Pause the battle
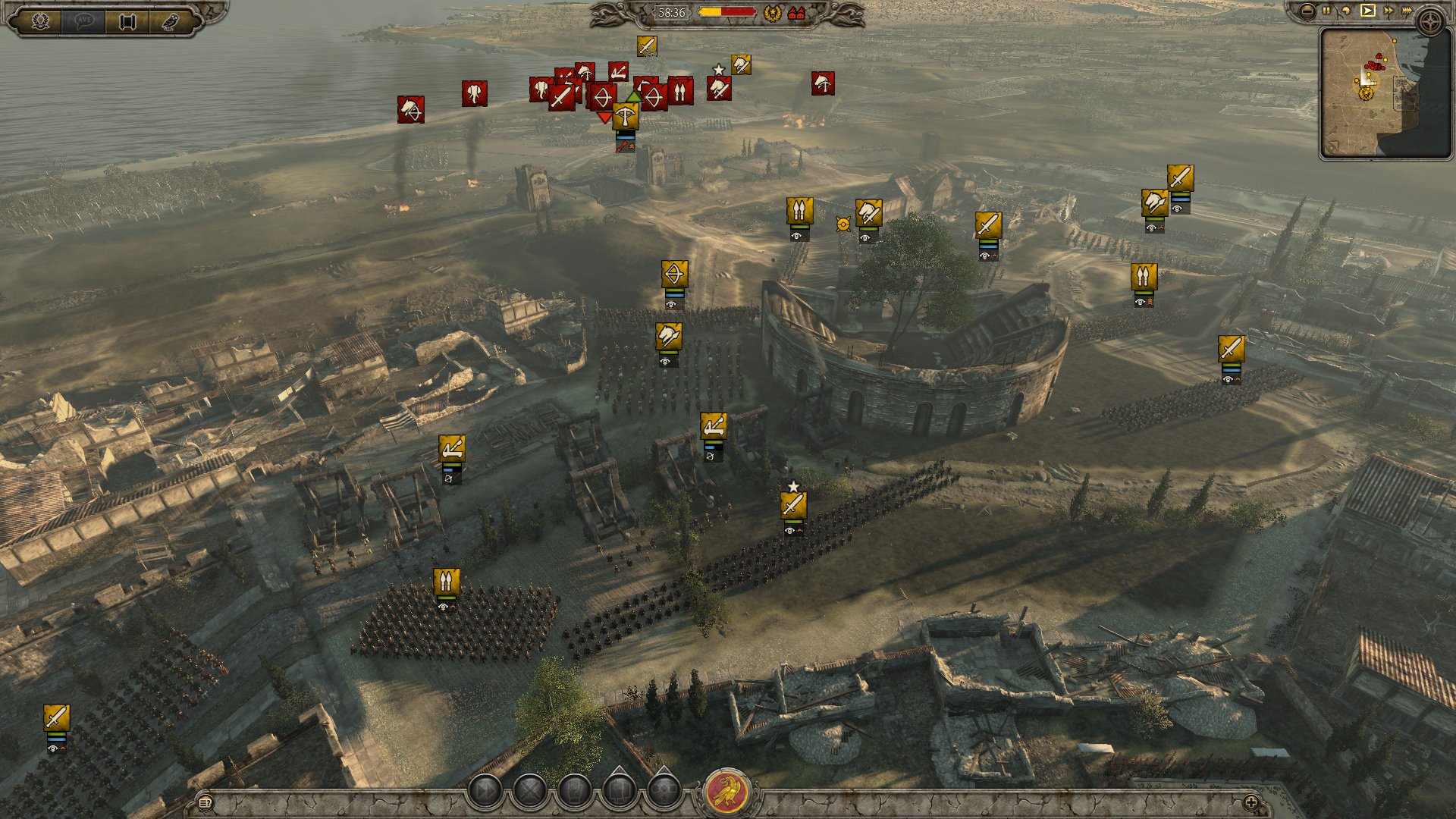Image resolution: width=1456 pixels, height=819 pixels. point(1326,11)
